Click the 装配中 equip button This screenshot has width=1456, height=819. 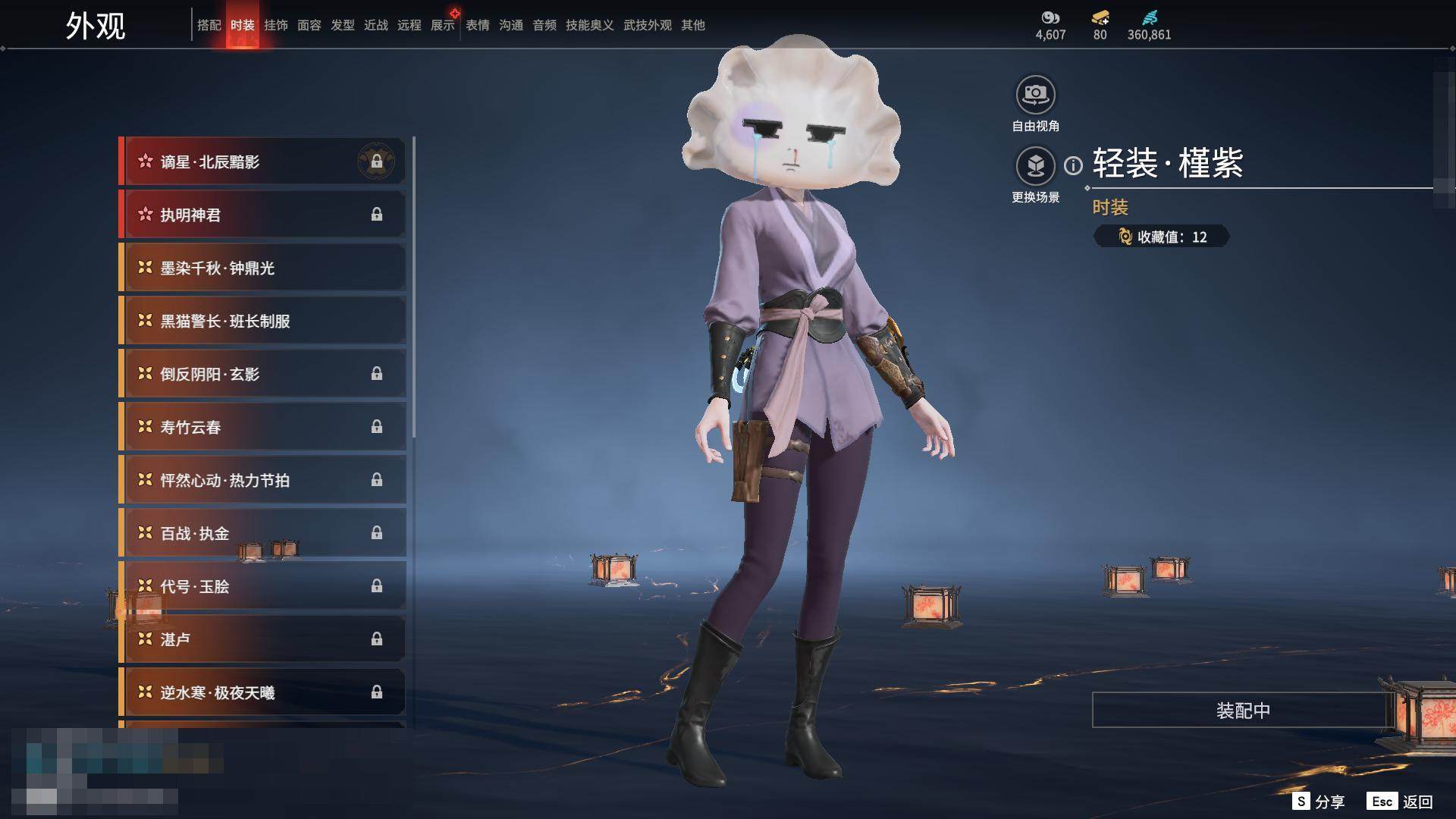[1242, 711]
